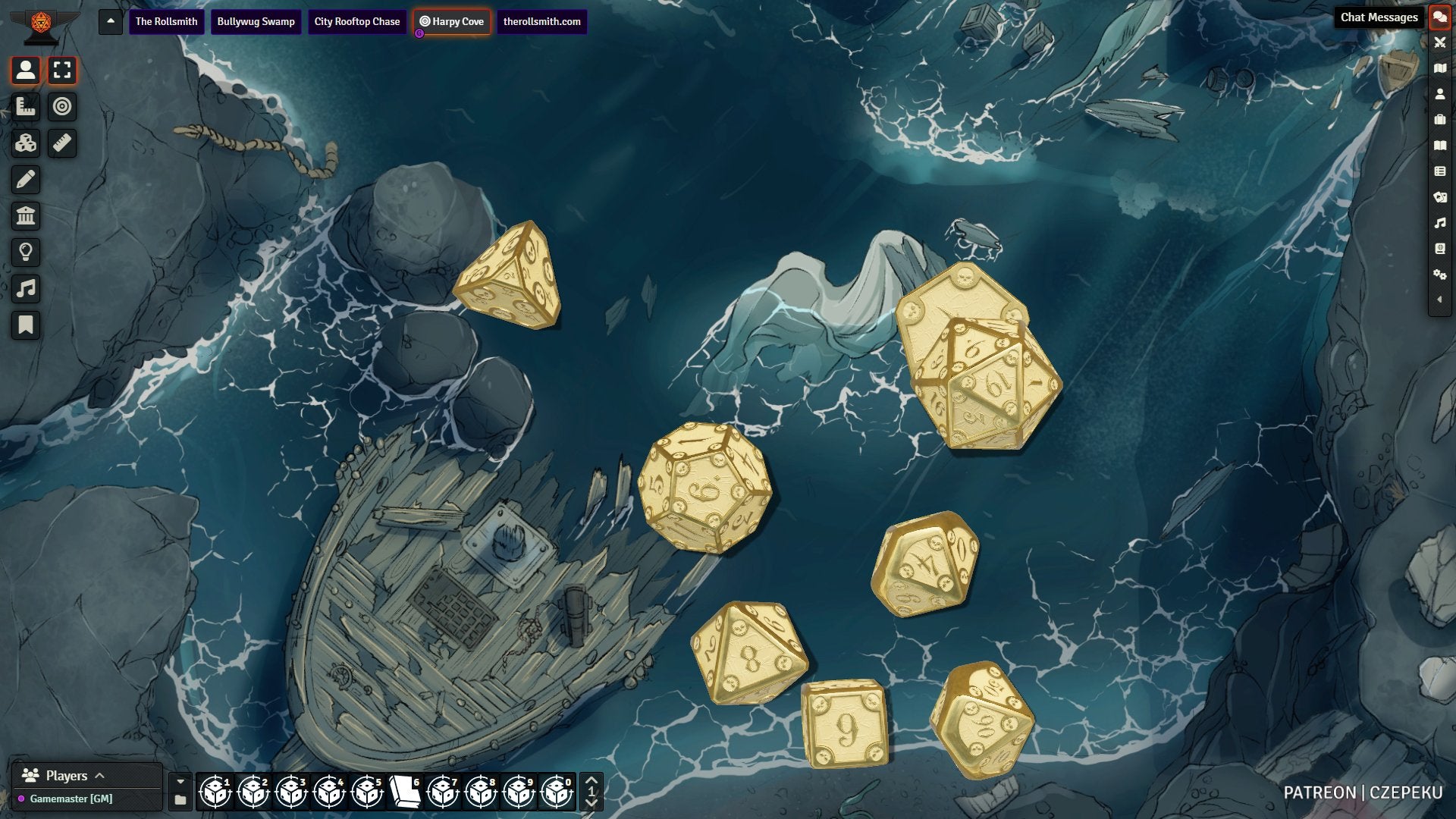This screenshot has width=1456, height=819.
Task: Activate the journal notes bookmark control
Action: coord(26,325)
